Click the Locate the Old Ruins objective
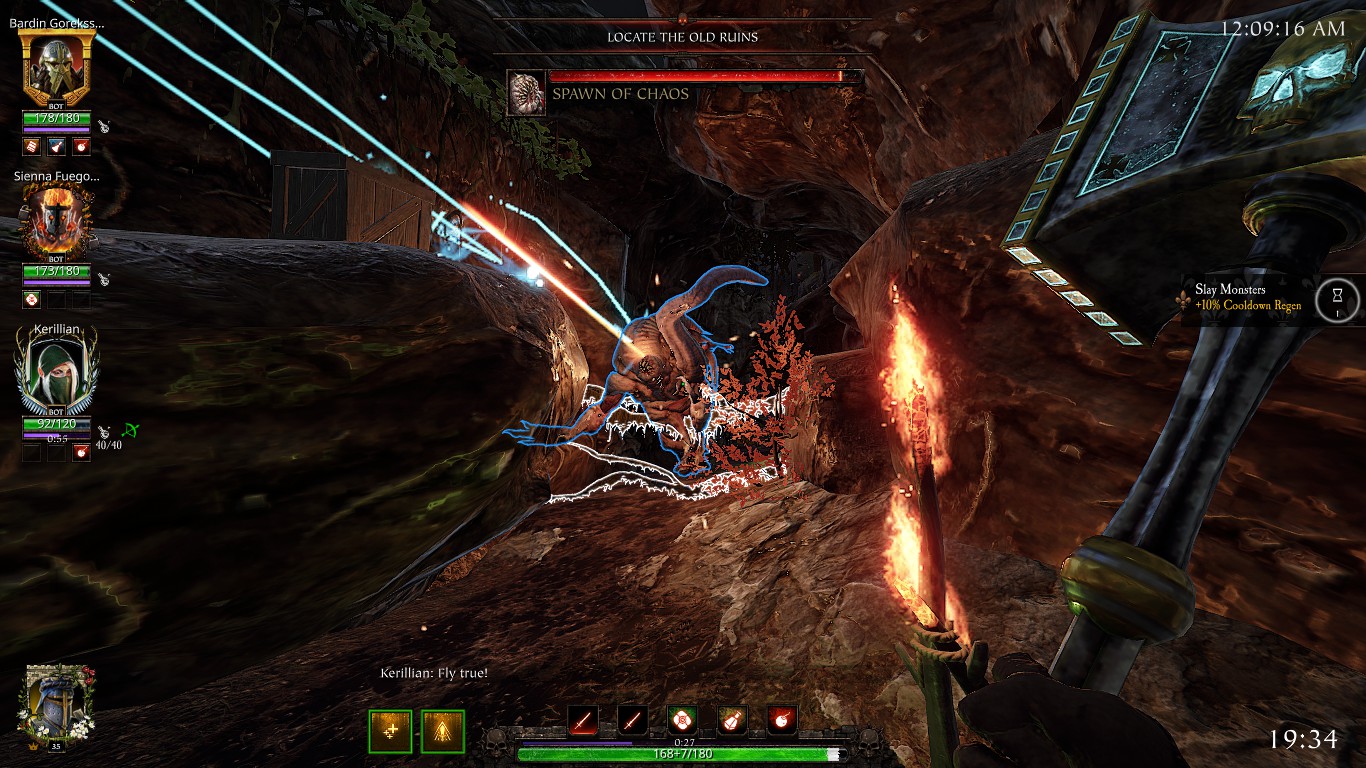Screen dimensions: 1366x768 click(682, 37)
